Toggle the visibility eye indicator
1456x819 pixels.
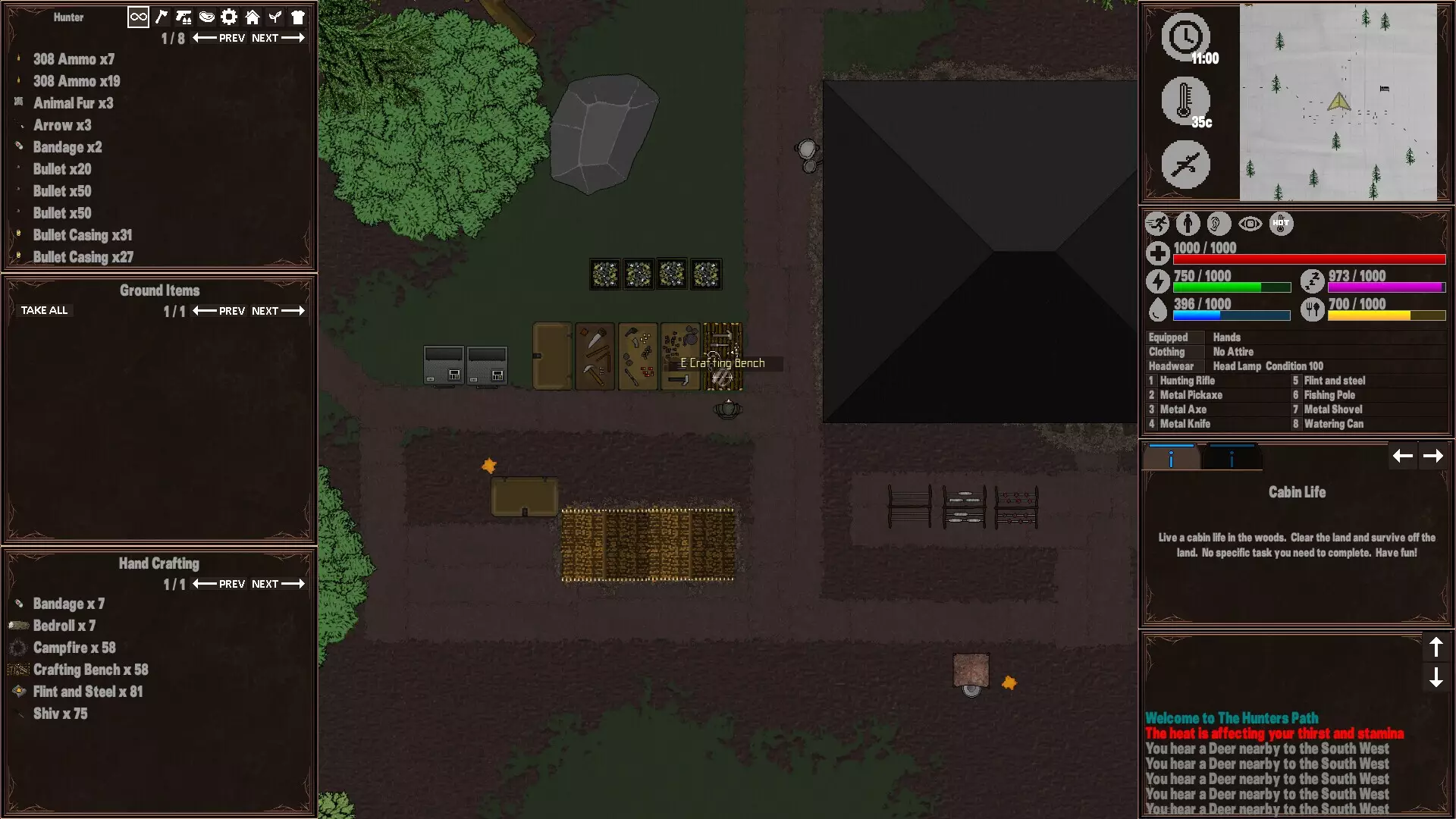point(1250,224)
